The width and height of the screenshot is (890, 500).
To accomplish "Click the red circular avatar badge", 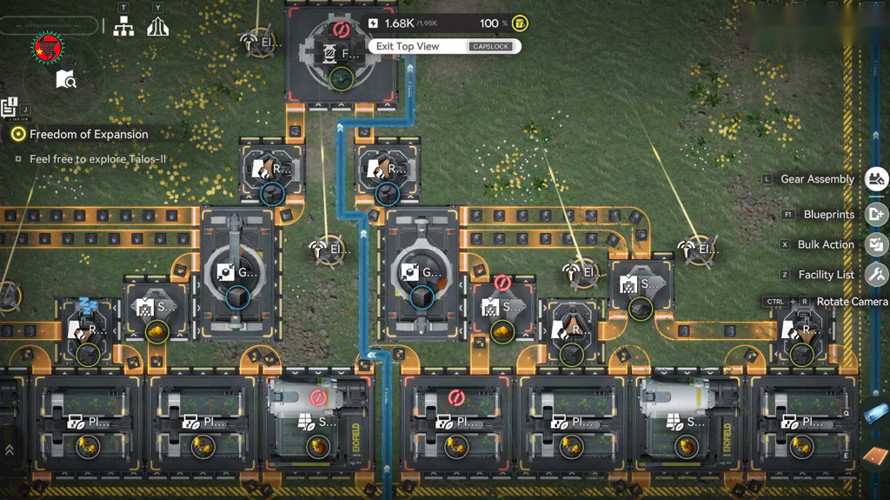I will tap(46, 47).
